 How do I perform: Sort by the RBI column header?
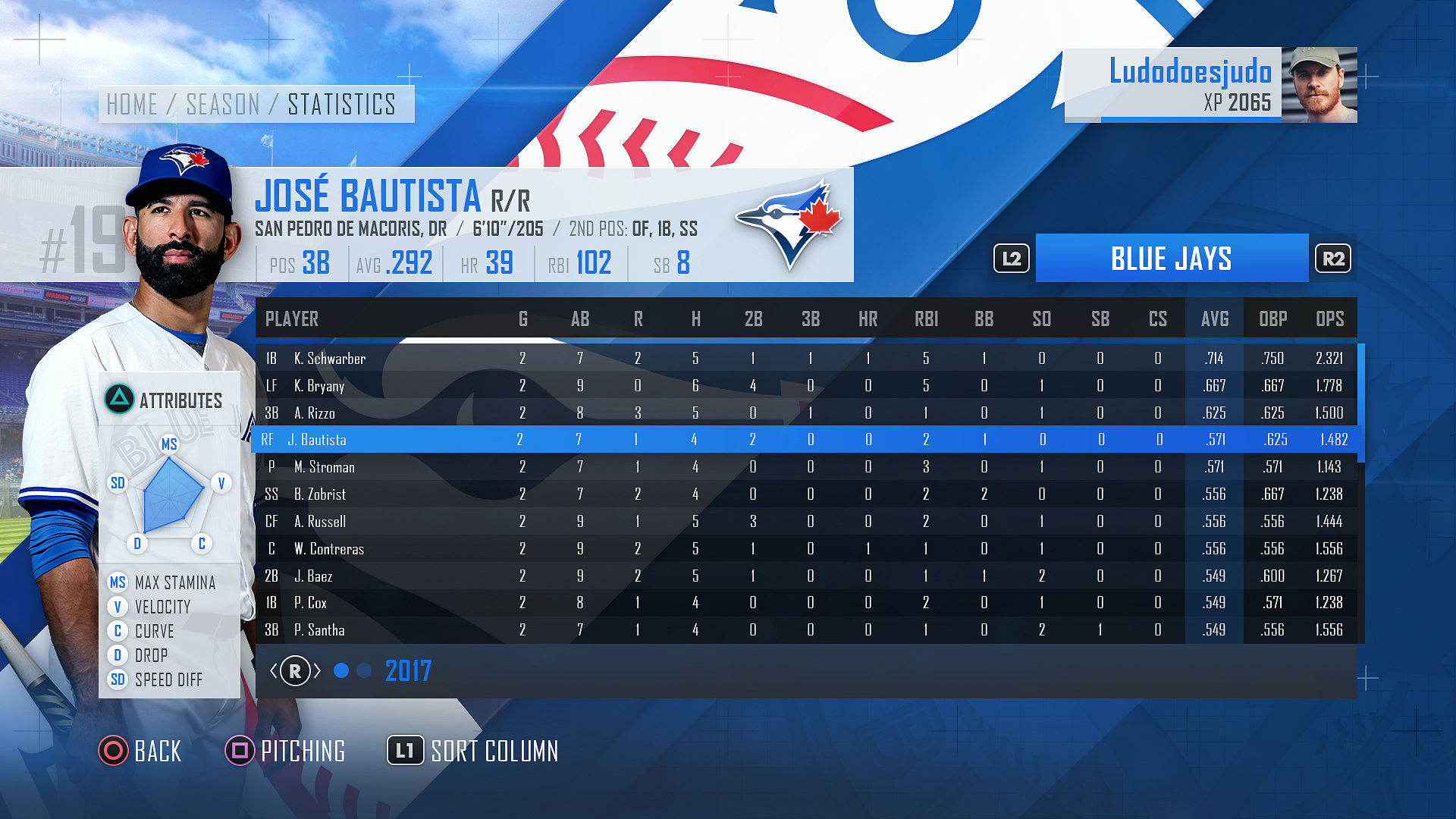pos(926,319)
